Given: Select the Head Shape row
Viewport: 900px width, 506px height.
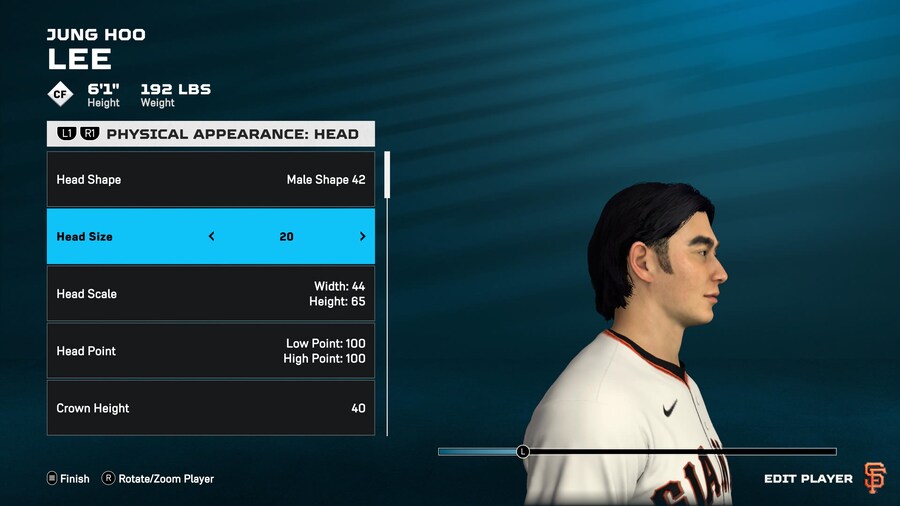Looking at the screenshot, I should (x=211, y=180).
